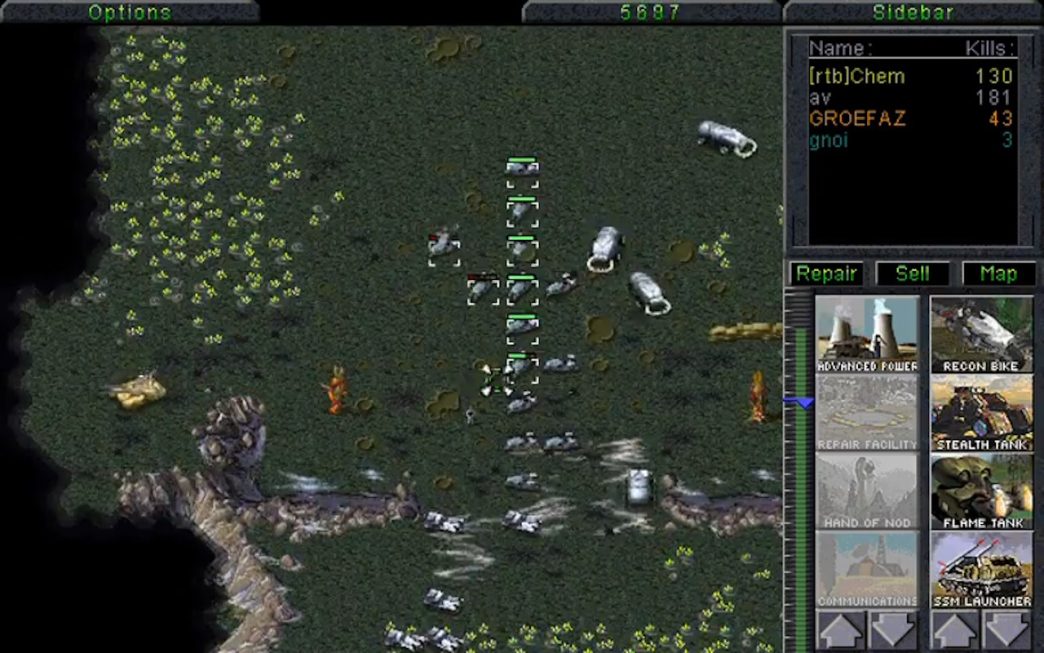Build a Stealth Tank
The image size is (1044, 653).
[x=981, y=413]
